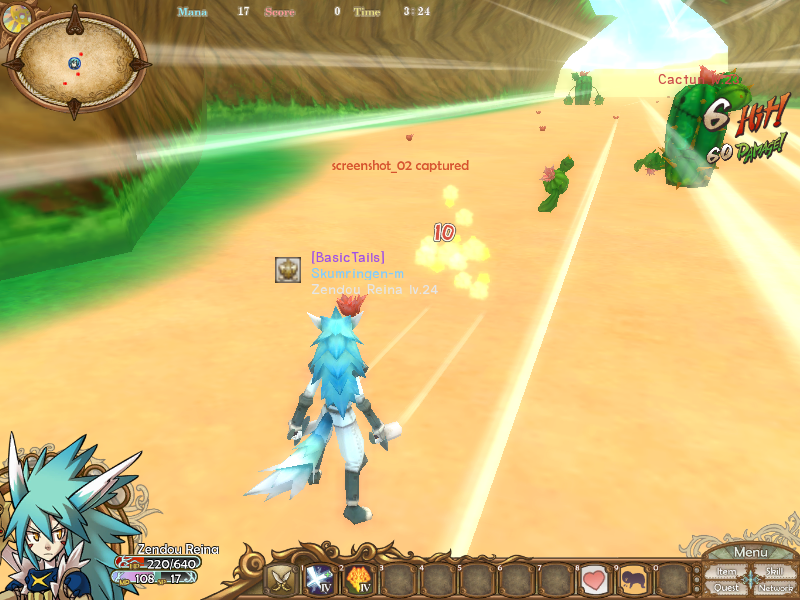Use the purple elephant icon in slot 9
This screenshot has width=800, height=600.
click(x=633, y=580)
